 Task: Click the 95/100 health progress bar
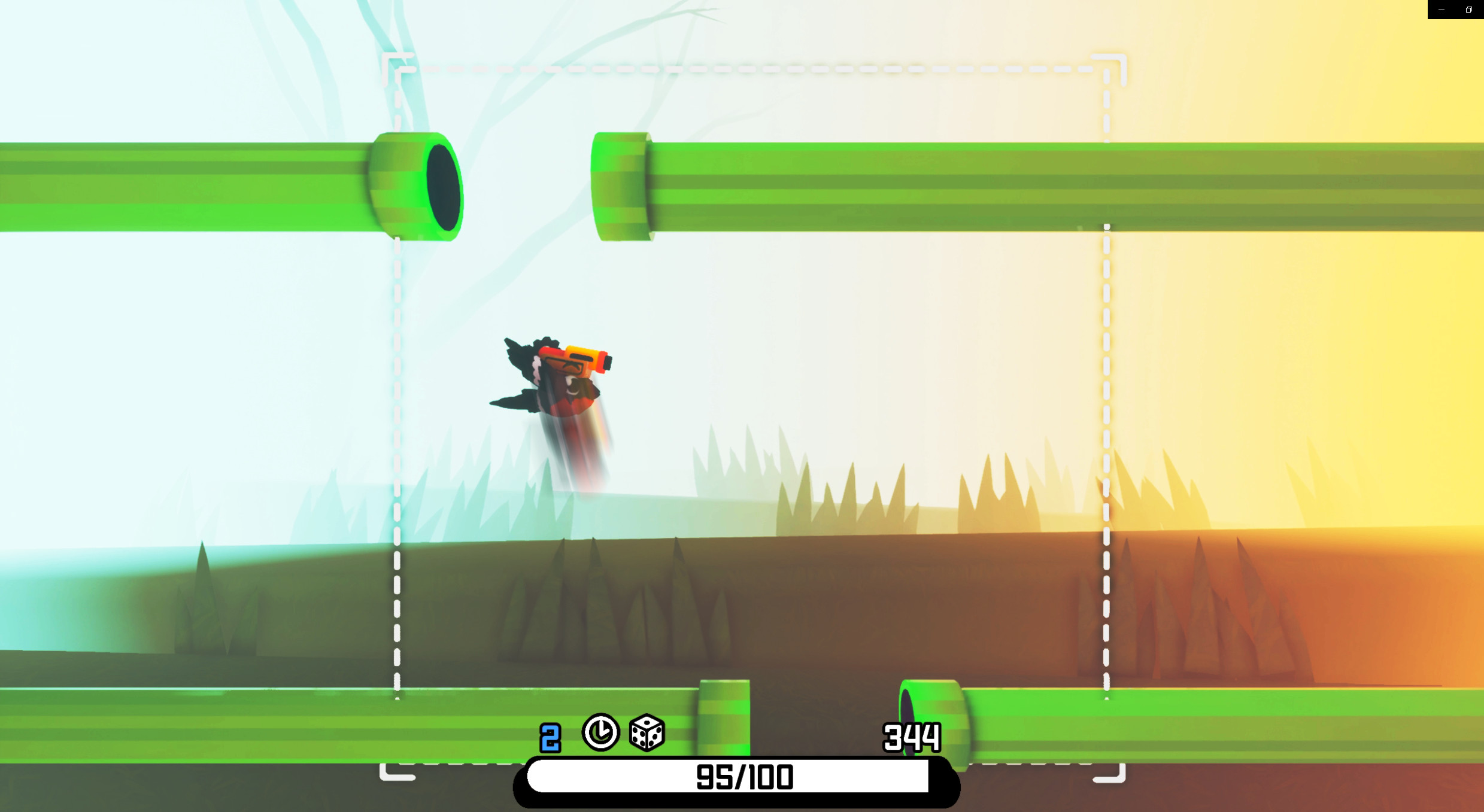point(741,776)
